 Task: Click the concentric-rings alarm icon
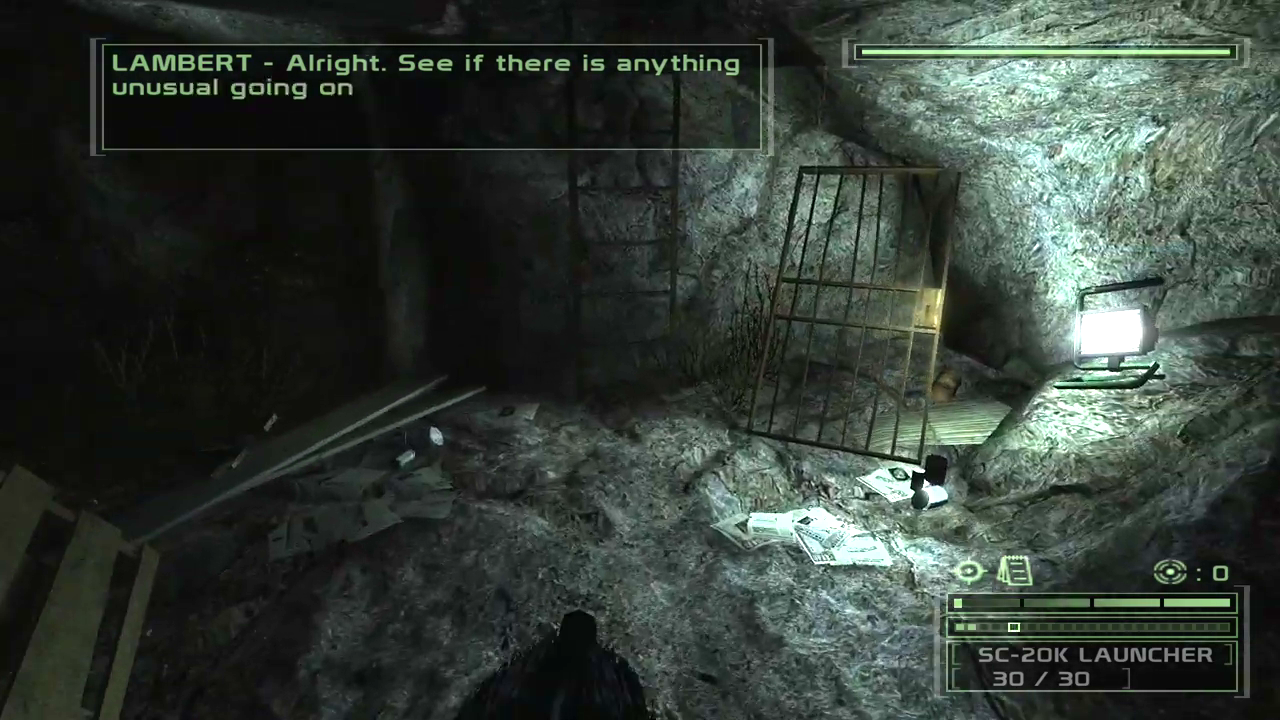coord(1169,572)
